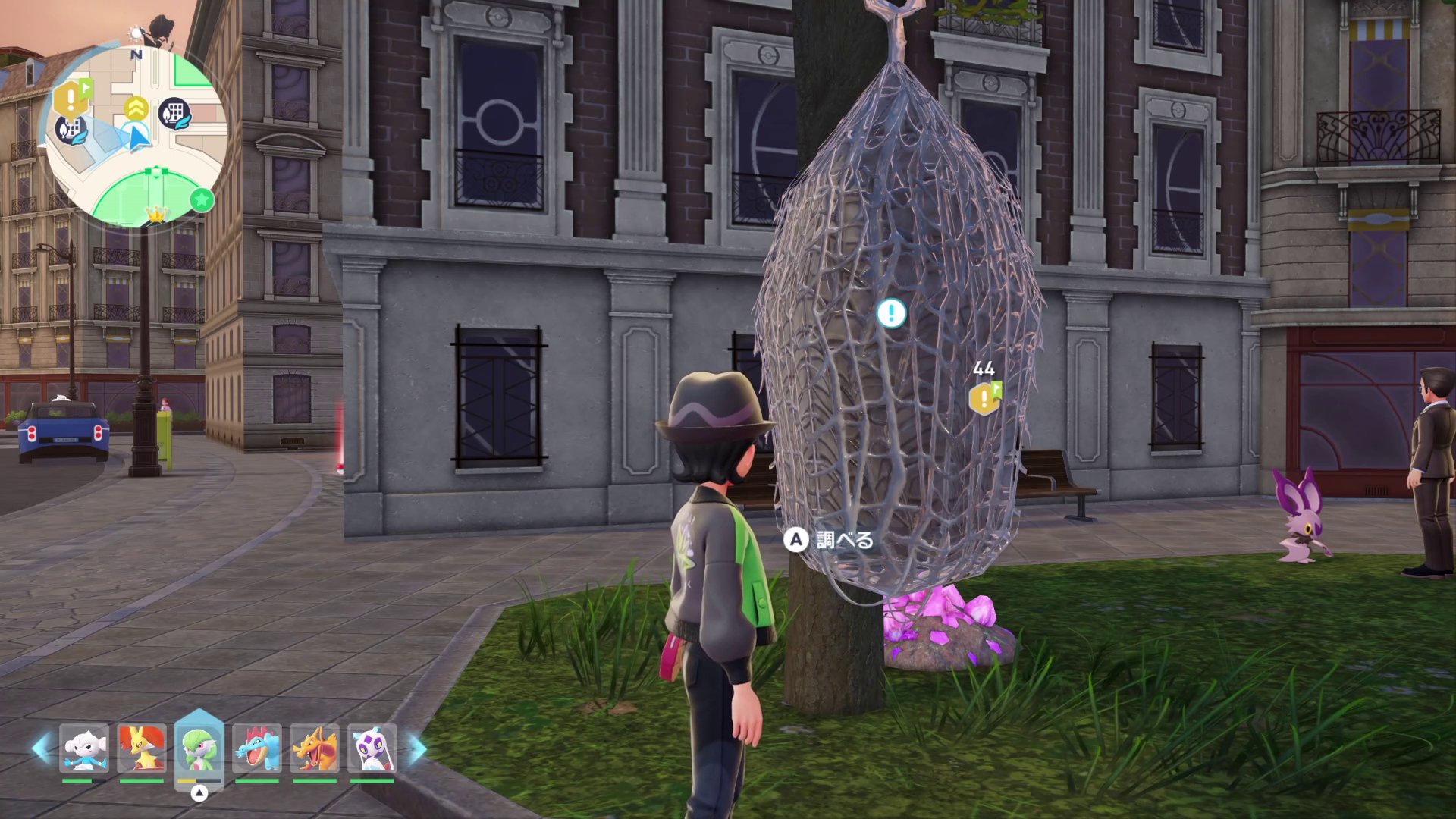Click the right arrow beside the party bar

418,748
